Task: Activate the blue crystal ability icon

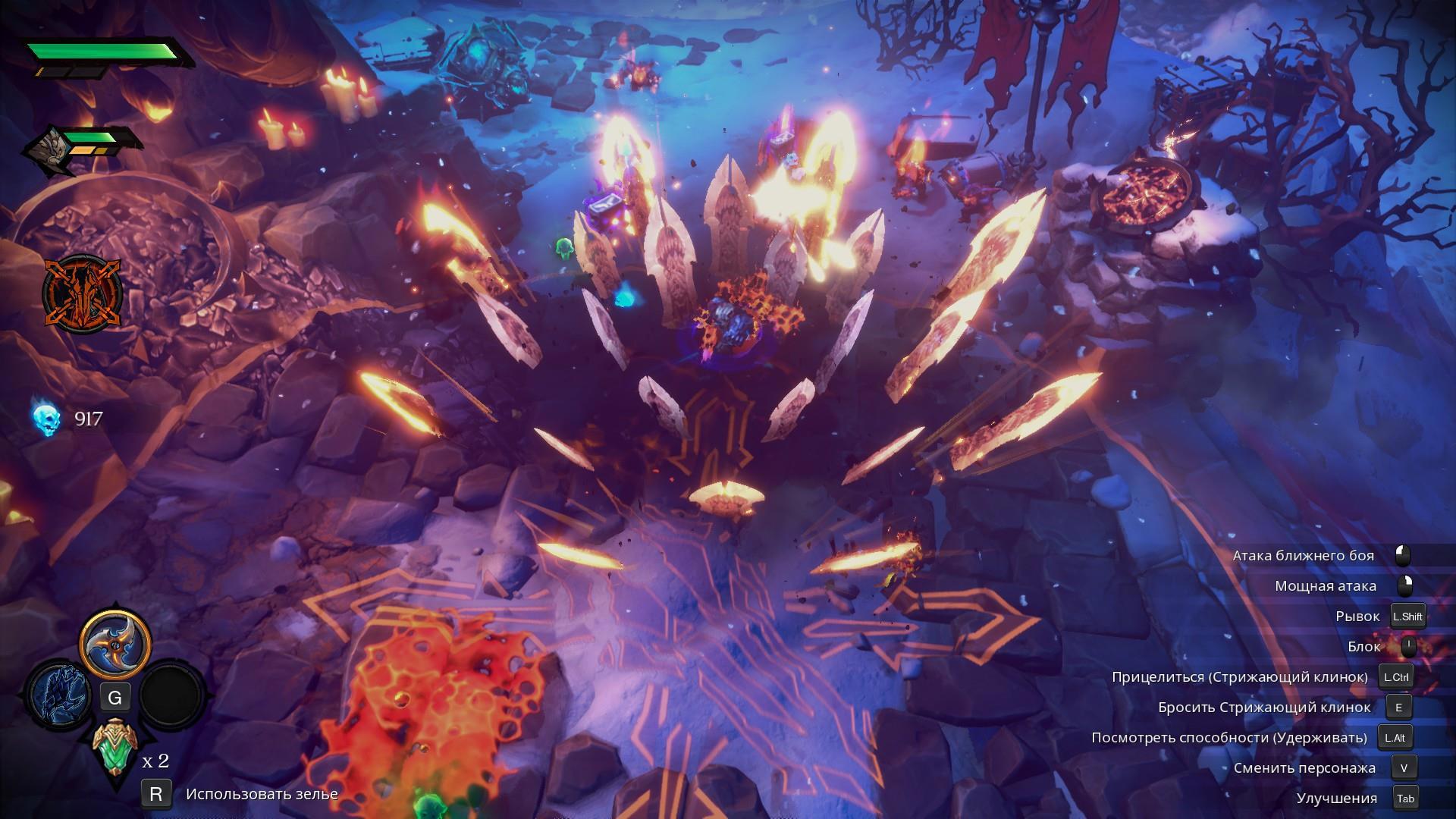Action: (x=59, y=695)
